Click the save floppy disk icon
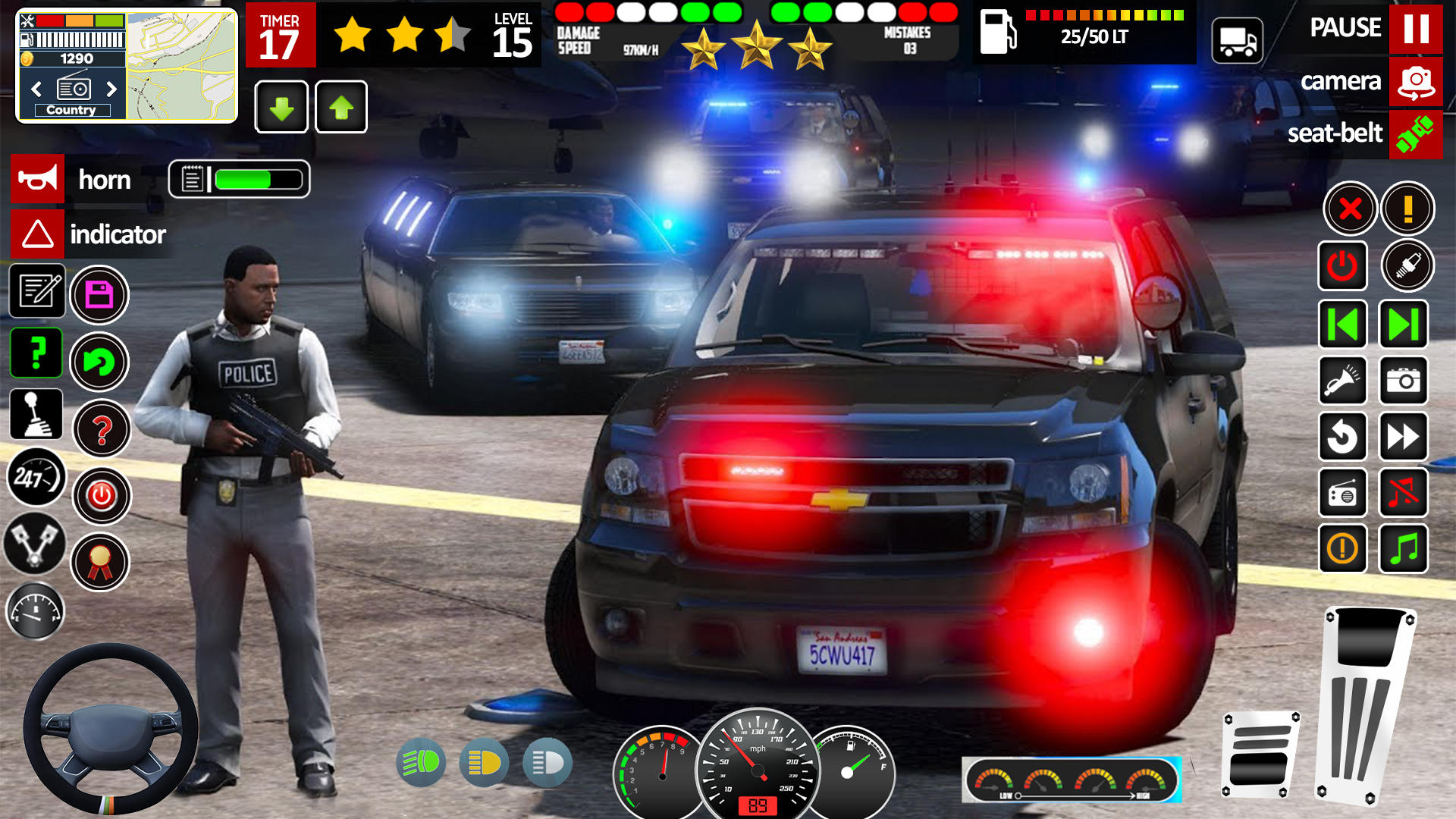The height and width of the screenshot is (819, 1456). pyautogui.click(x=99, y=295)
